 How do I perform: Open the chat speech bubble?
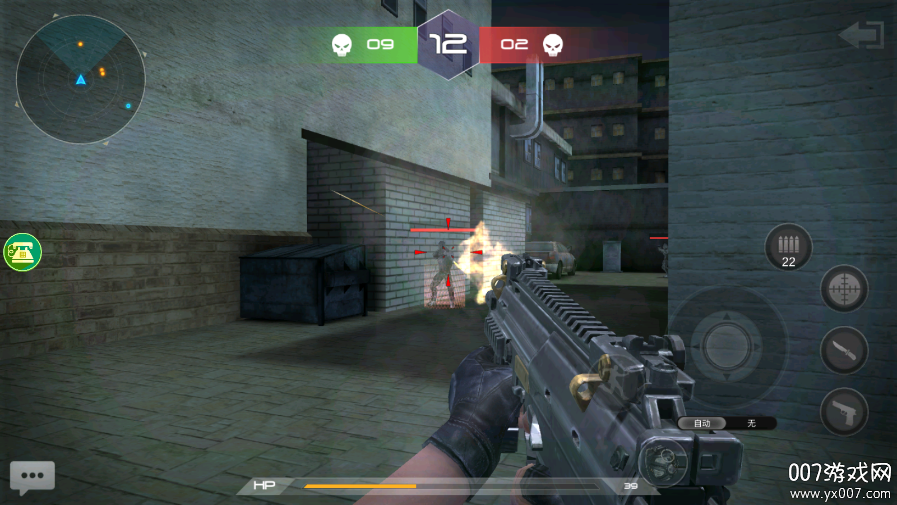tap(32, 477)
